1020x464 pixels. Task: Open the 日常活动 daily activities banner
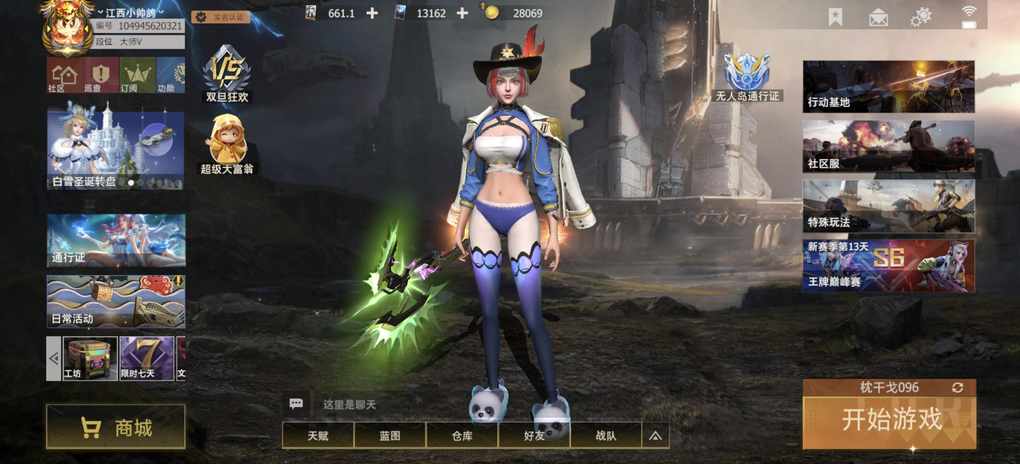(x=116, y=301)
